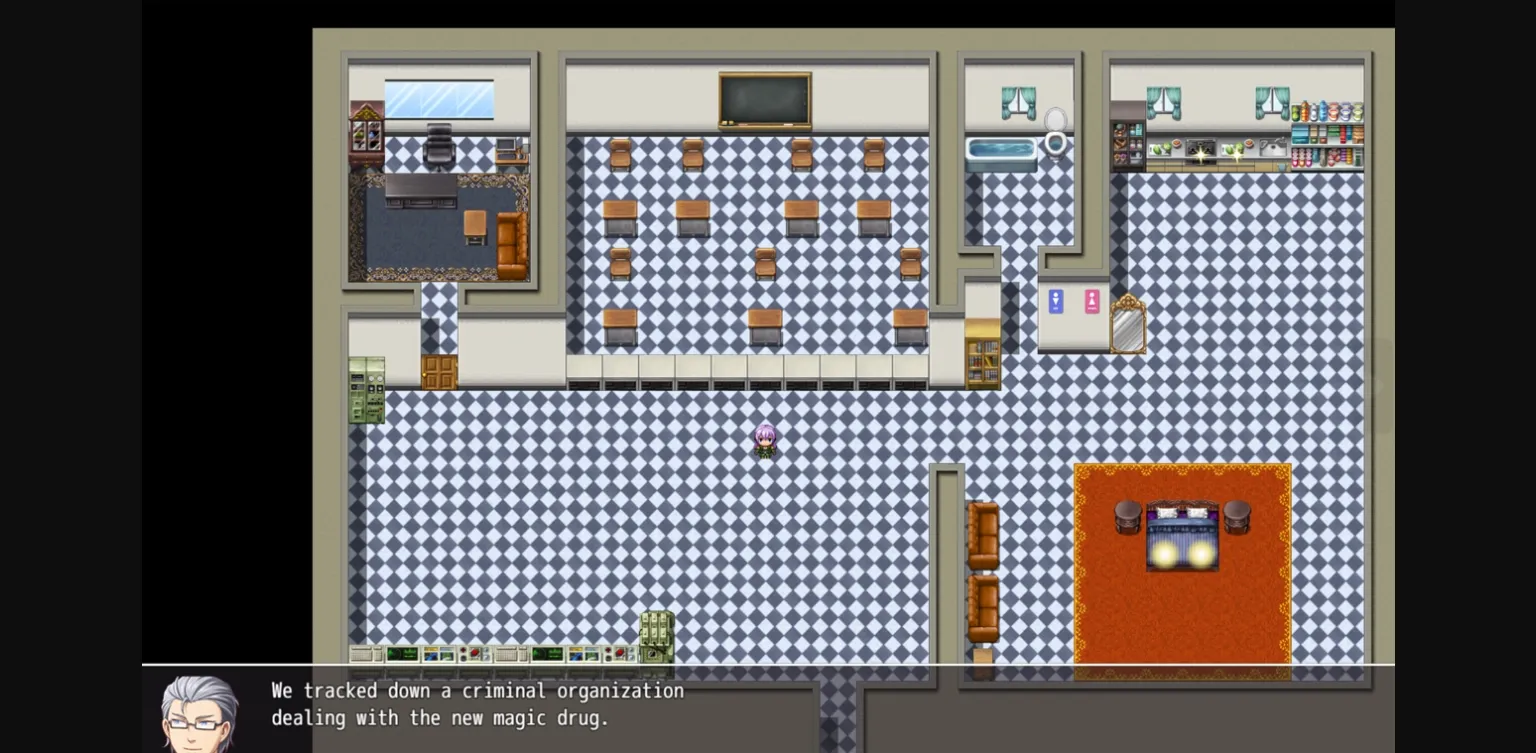Click the dark snack cabinet left of the kitchen
The width and height of the screenshot is (1536, 753).
pos(1127,143)
